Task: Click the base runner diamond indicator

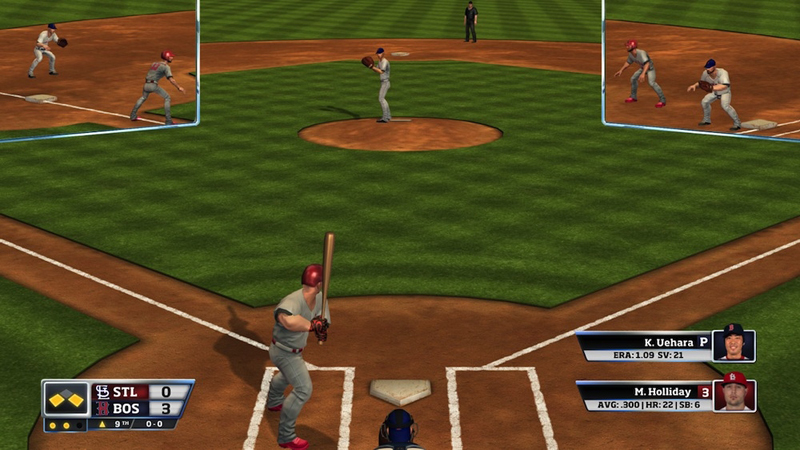Action: [x=66, y=398]
